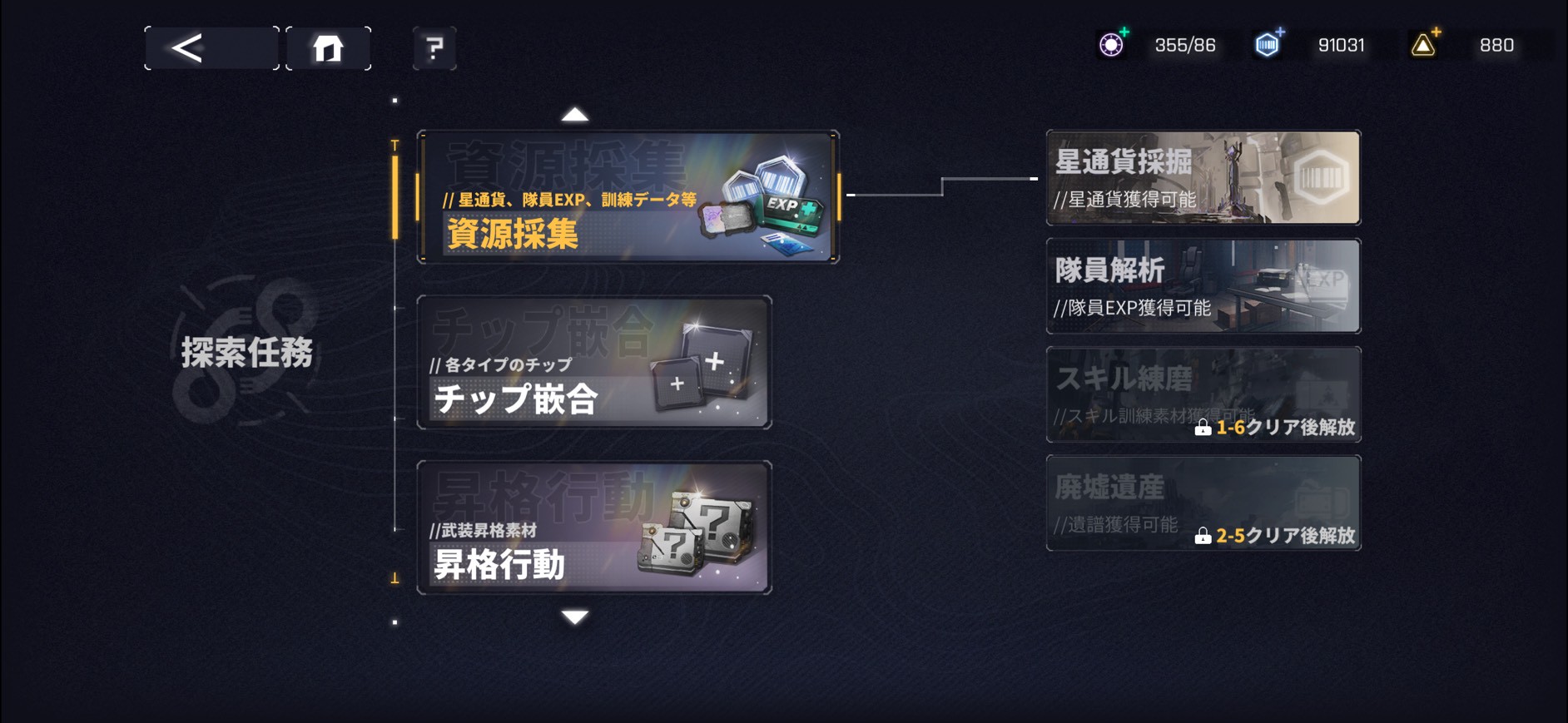Tap the lock icon on 廃墟遺産 stage
The width and height of the screenshot is (1568, 723).
[x=1205, y=538]
